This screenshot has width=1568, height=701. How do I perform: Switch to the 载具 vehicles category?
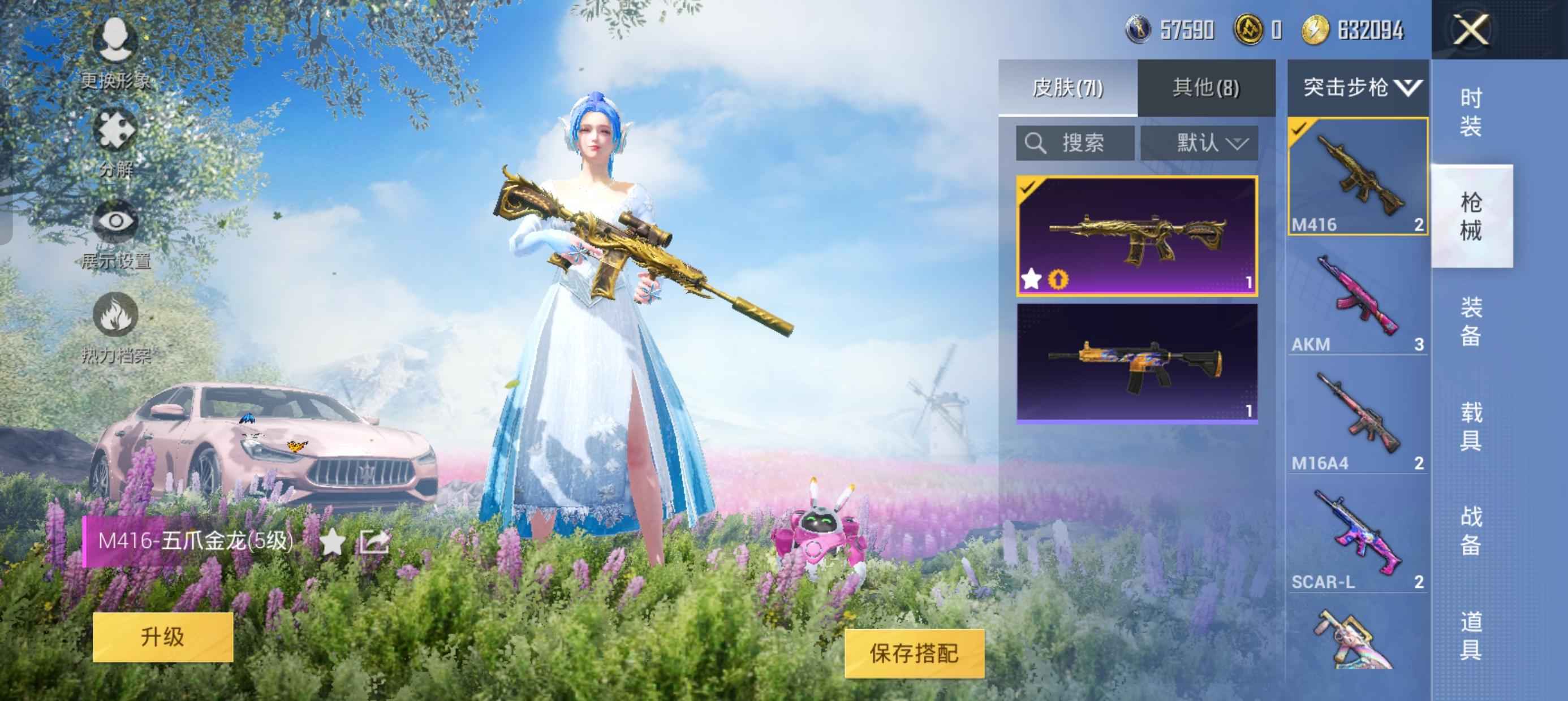pos(1471,426)
